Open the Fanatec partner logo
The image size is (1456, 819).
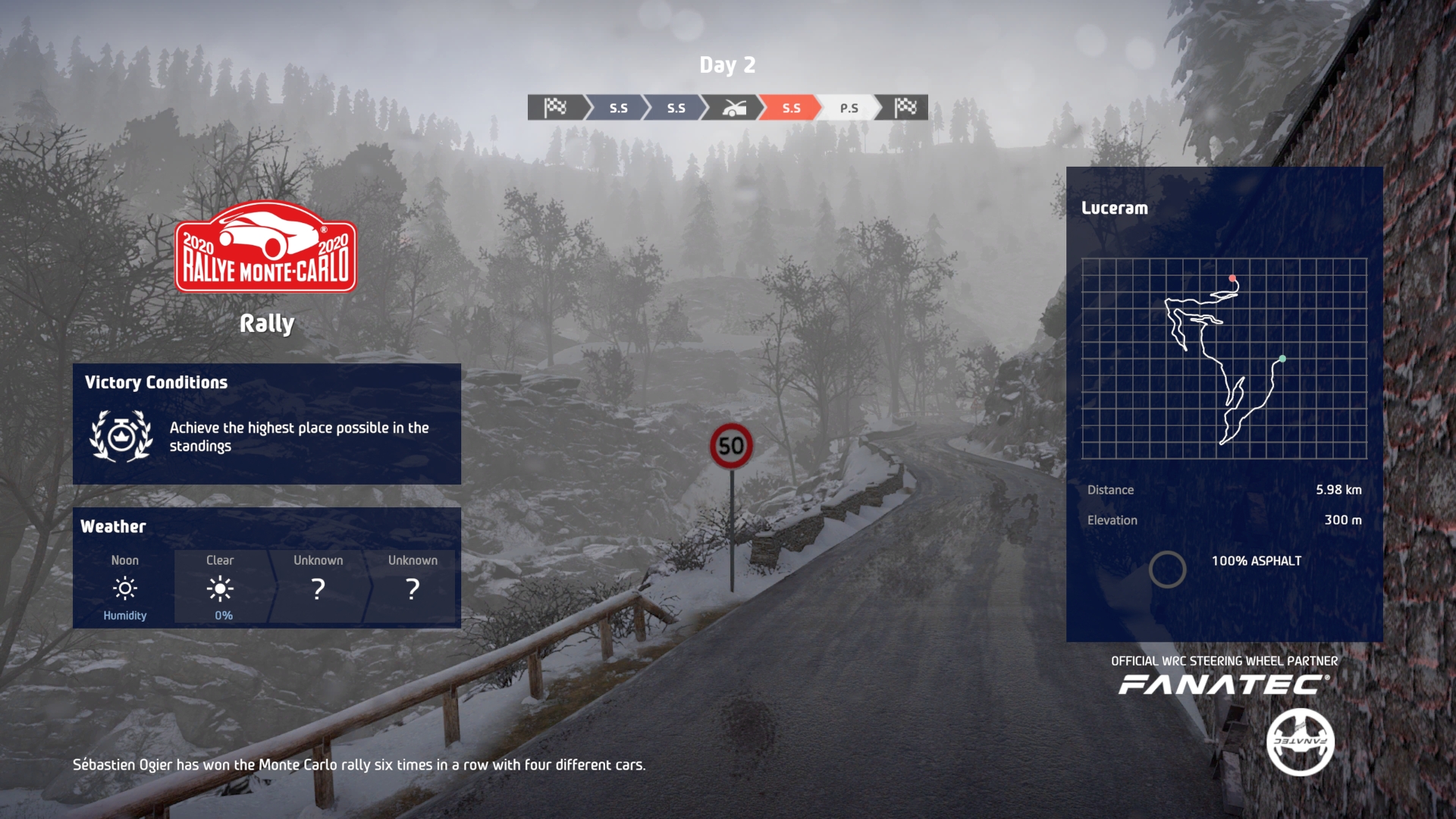1224,685
